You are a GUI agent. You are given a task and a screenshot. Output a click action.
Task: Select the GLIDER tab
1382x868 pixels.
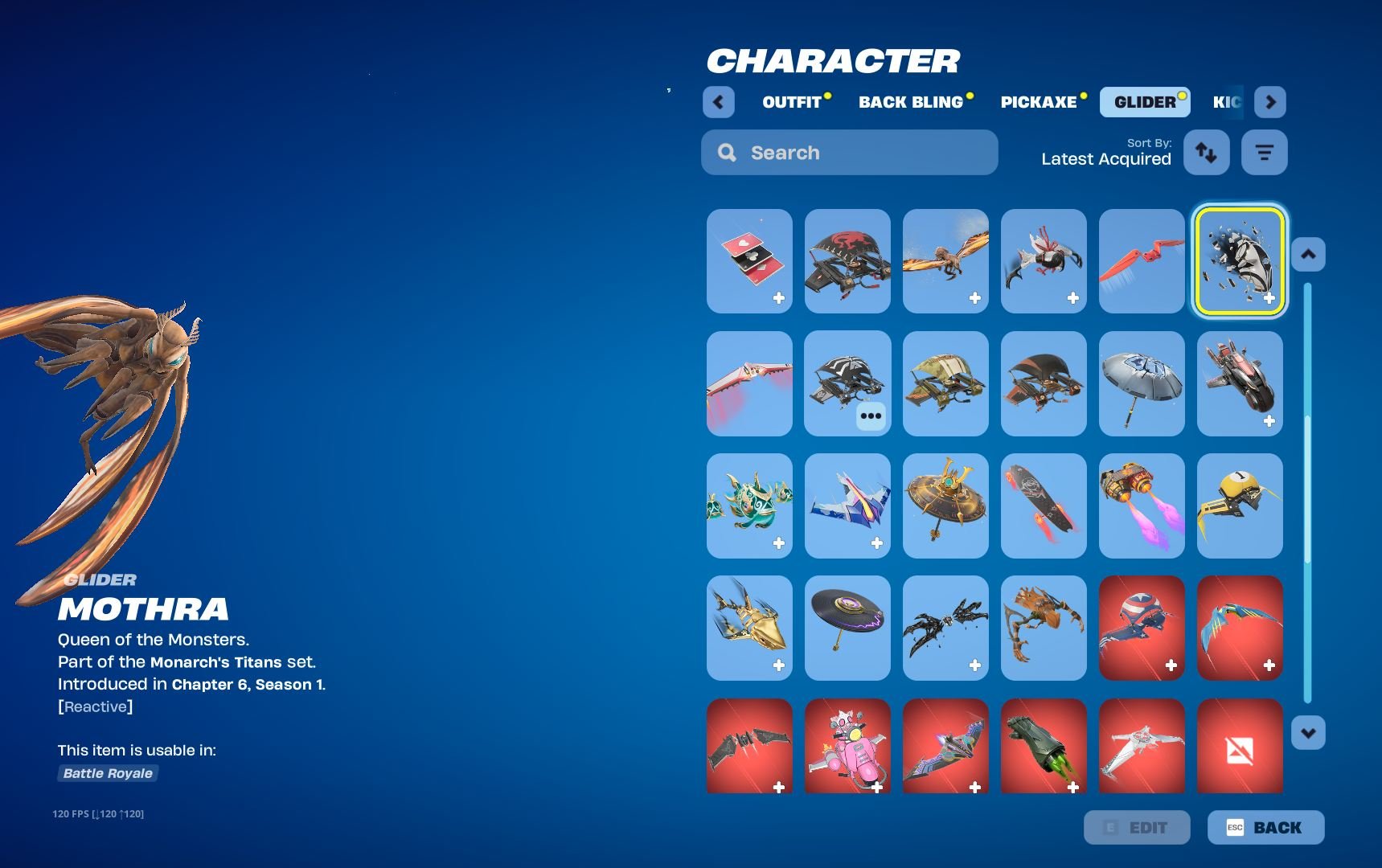(1144, 102)
